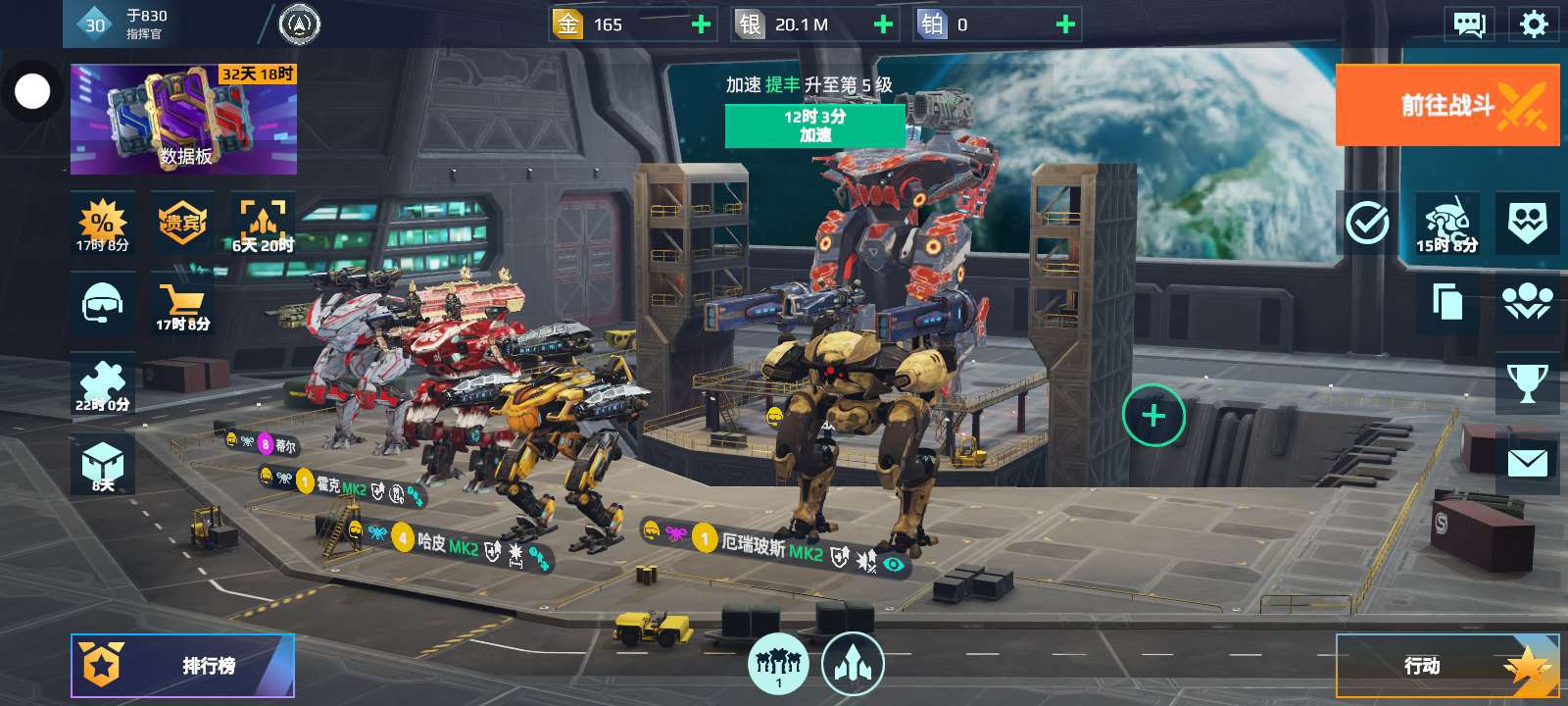Tap the orange 前往战斗 battle button
Viewport: 1568px width, 706px height.
[x=1446, y=105]
